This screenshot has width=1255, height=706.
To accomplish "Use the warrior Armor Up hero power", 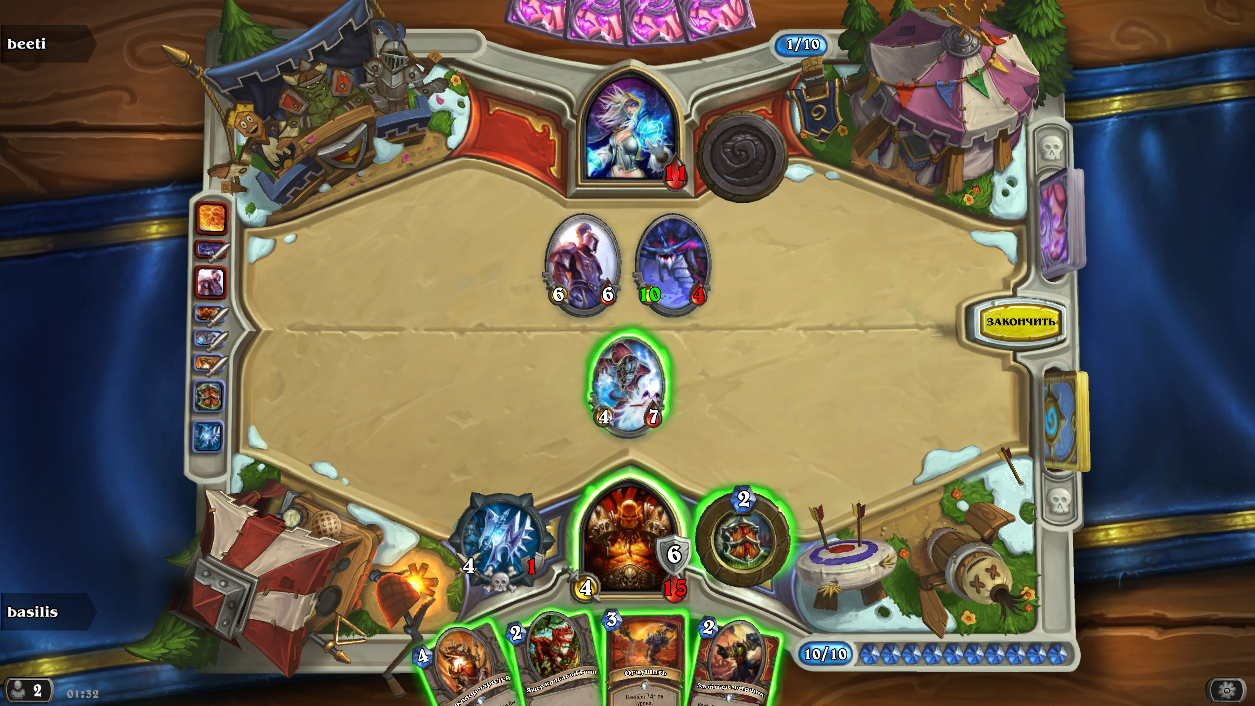I will click(x=742, y=538).
